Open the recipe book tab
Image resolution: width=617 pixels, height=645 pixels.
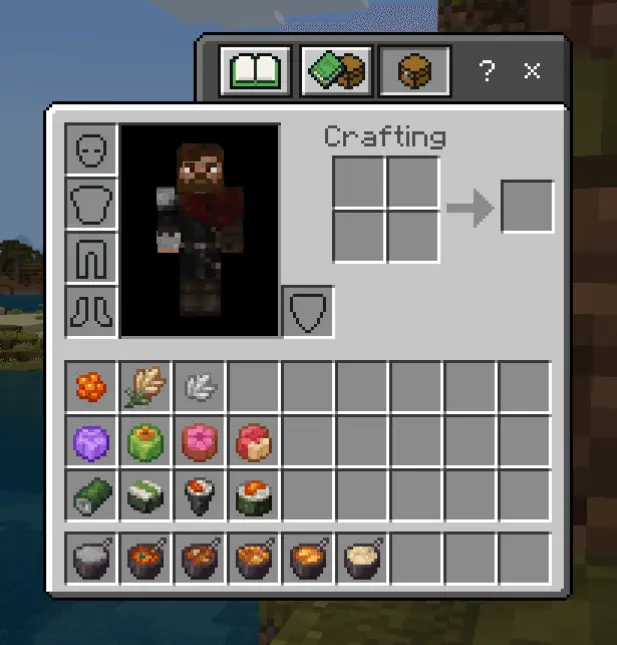[x=257, y=71]
